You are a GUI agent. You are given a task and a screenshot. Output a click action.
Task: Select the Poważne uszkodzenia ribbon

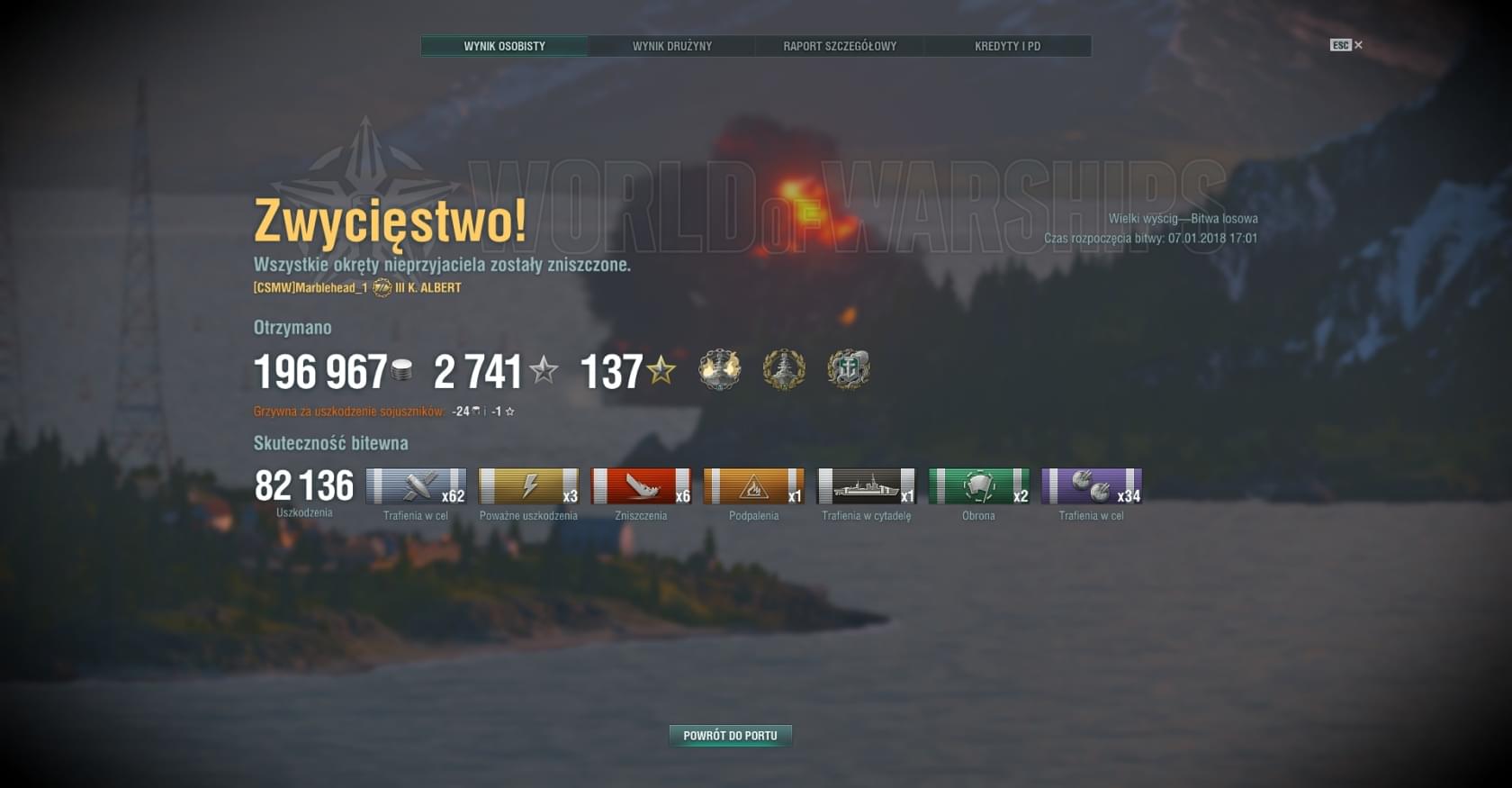(x=528, y=486)
